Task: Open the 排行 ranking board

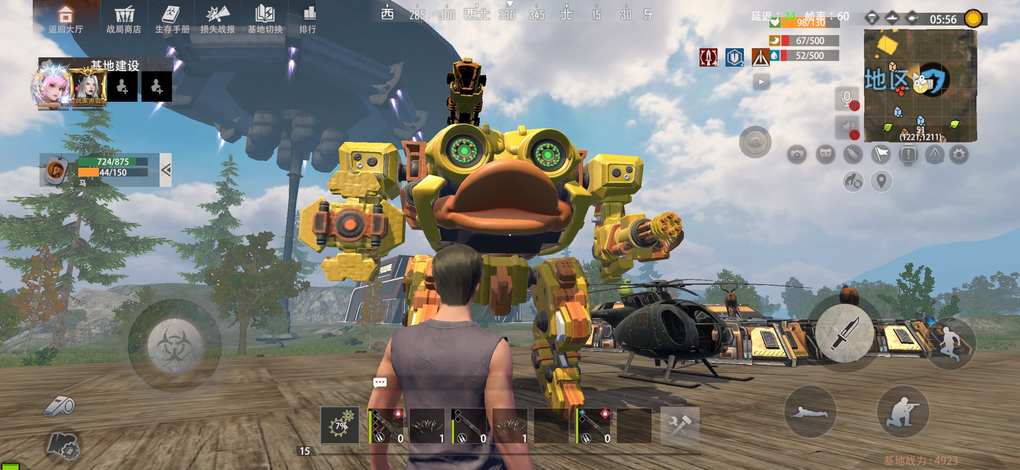Action: [308, 18]
